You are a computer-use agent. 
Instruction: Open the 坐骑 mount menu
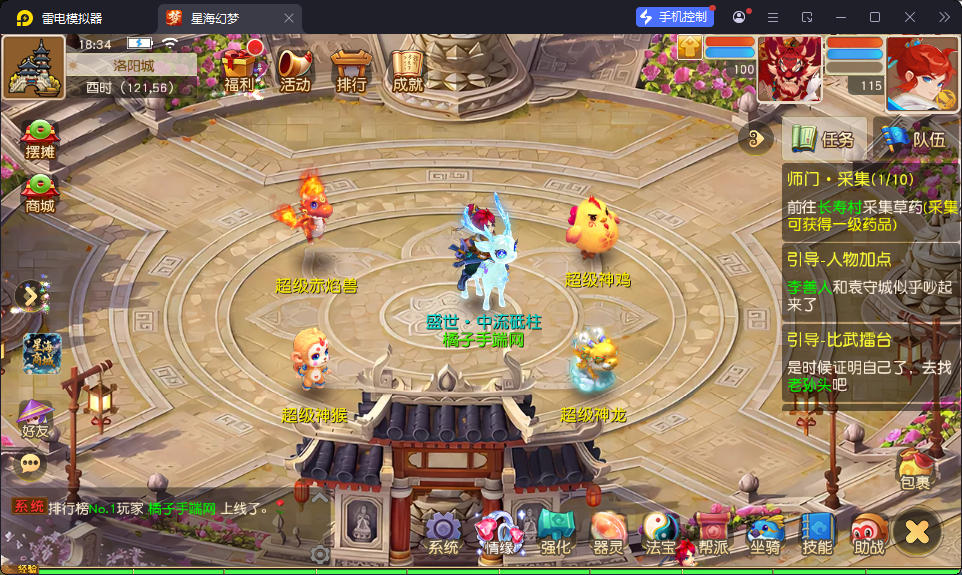coord(765,533)
